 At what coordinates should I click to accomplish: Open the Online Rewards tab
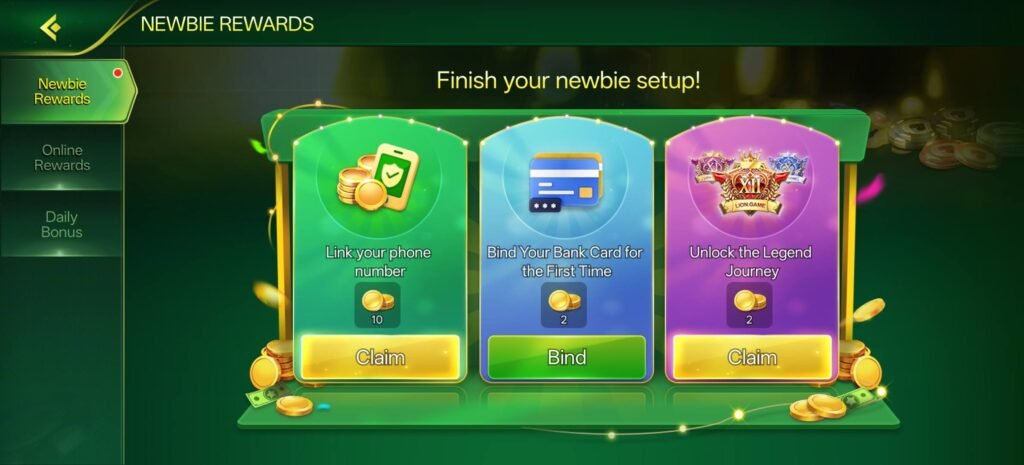62,158
